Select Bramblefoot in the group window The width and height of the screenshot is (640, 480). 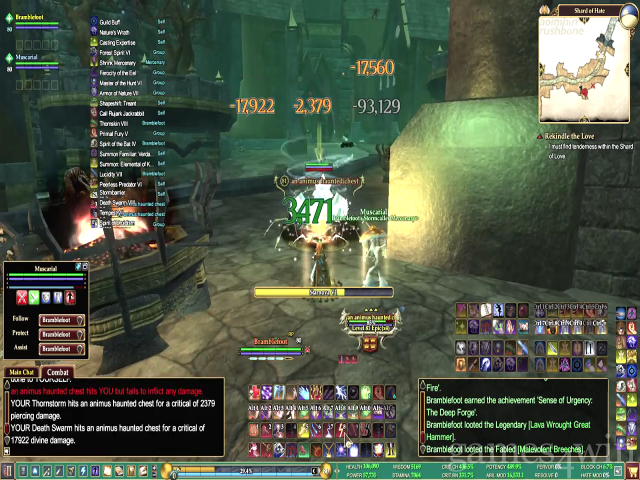click(27, 16)
